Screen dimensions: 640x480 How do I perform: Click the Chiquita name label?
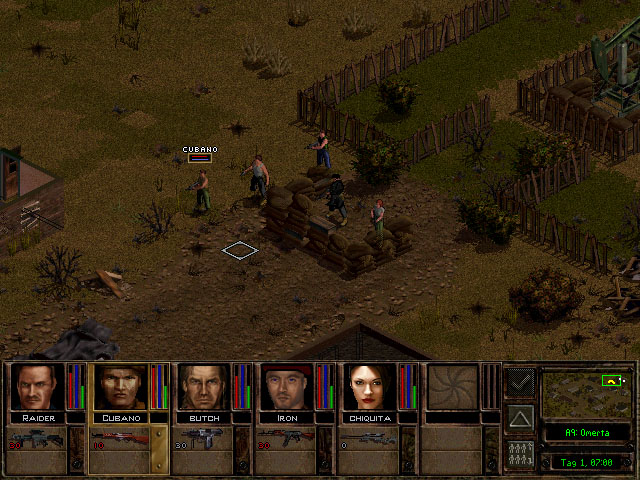click(371, 417)
